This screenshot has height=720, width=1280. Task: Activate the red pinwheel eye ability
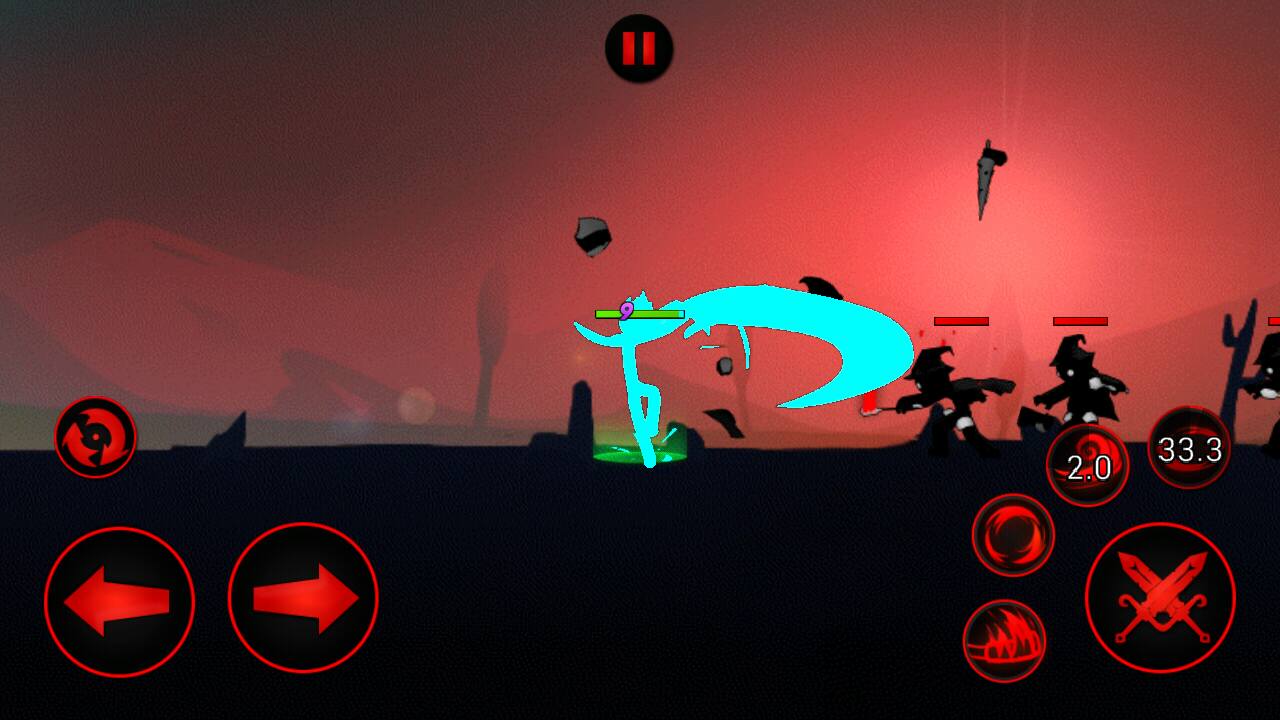[95, 437]
